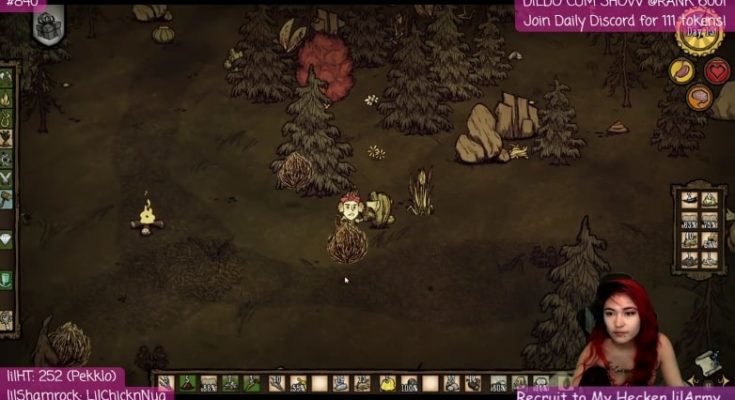Open the Survival rope crafting tab
735x400 pixels.
pyautogui.click(x=7, y=120)
